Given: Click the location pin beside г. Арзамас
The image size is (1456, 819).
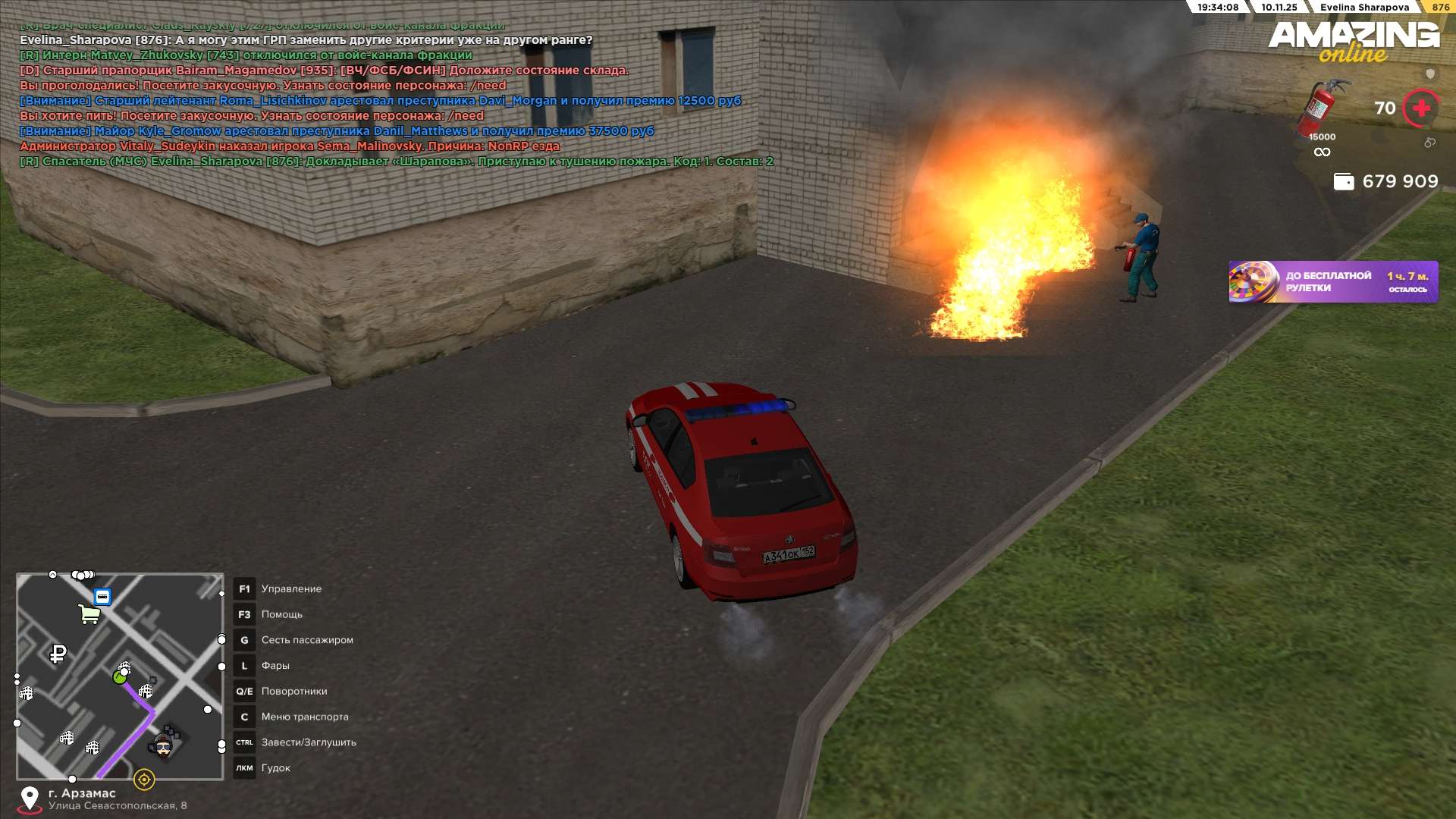Looking at the screenshot, I should (30, 799).
